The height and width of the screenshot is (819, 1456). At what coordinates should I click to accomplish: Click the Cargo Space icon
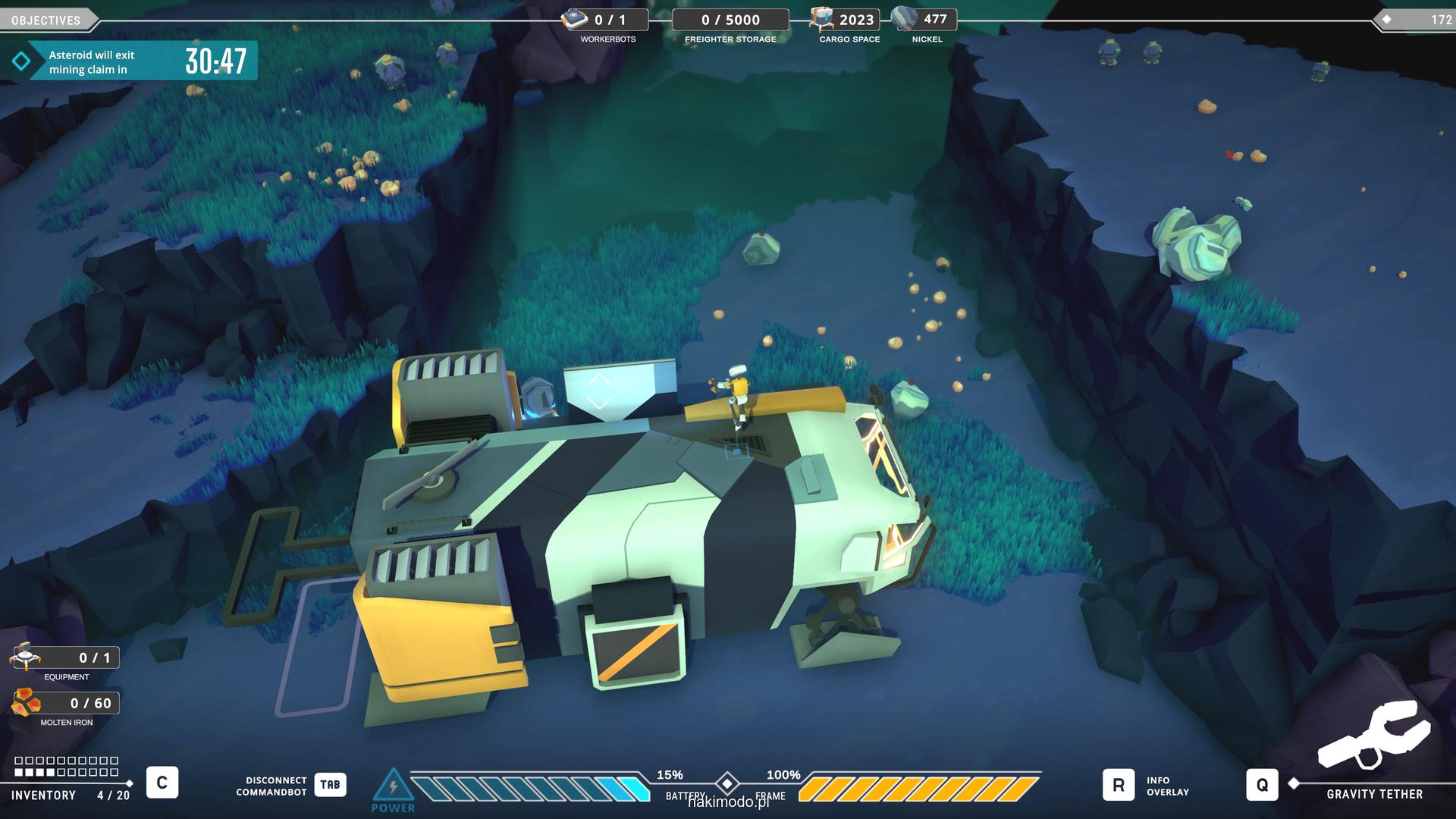(x=821, y=19)
